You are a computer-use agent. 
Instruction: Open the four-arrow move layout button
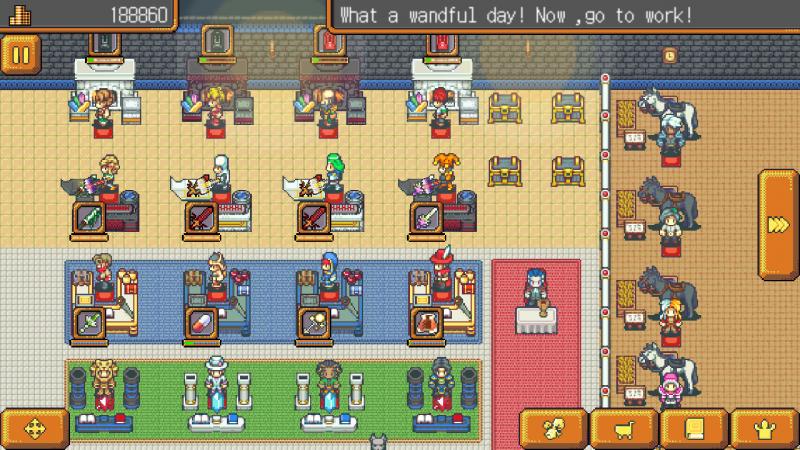point(33,429)
